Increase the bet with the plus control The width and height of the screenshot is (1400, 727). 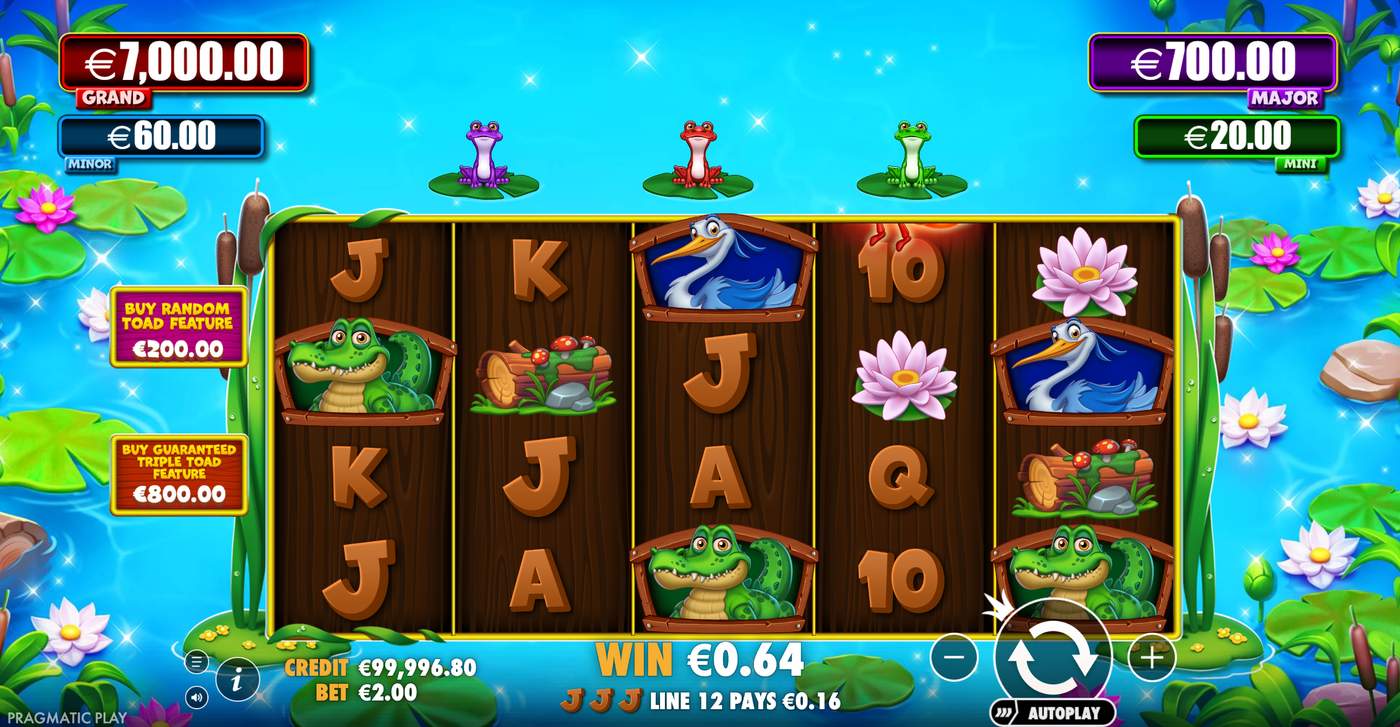coord(1152,658)
